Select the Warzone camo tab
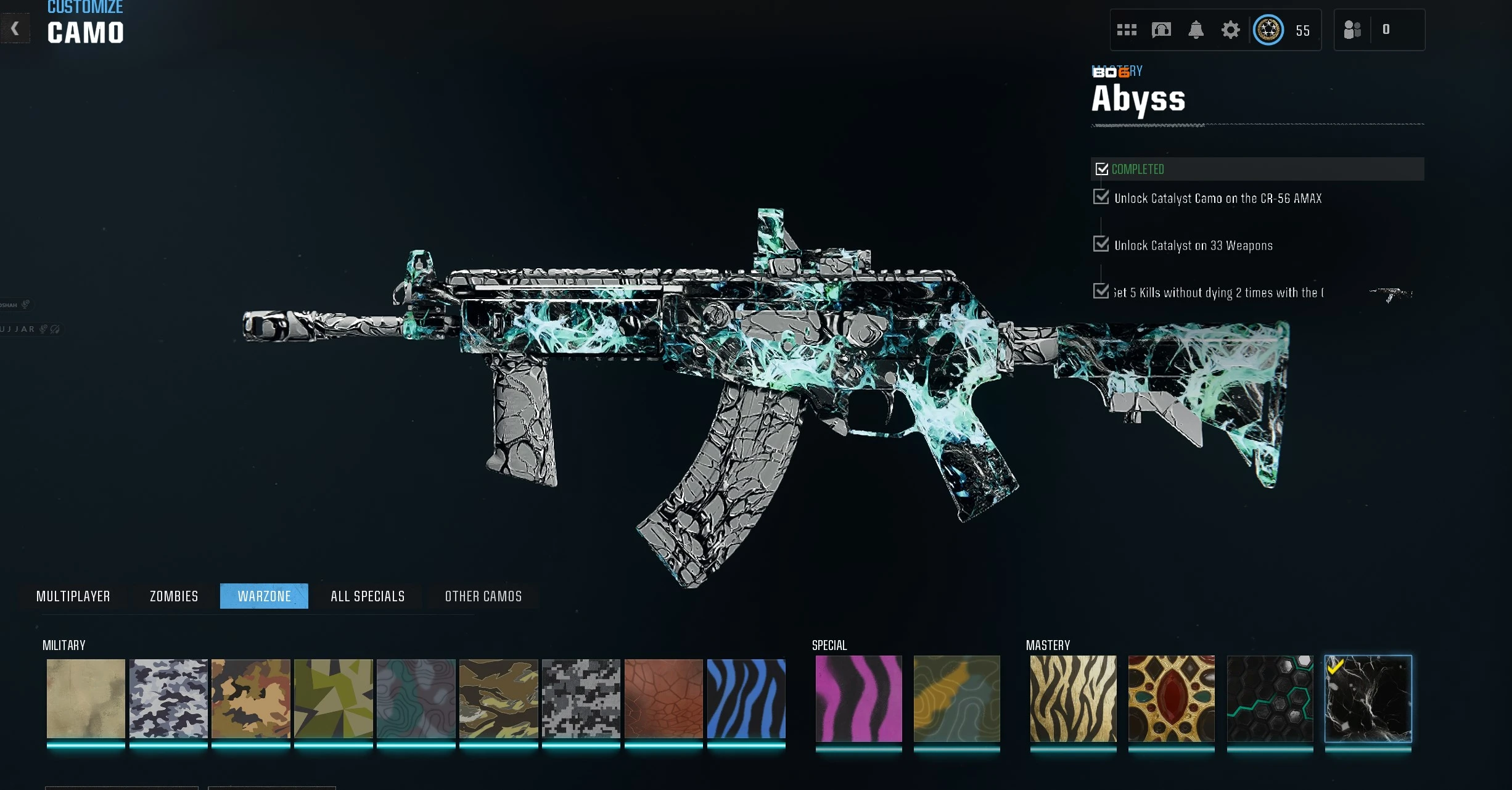The height and width of the screenshot is (790, 1512). 264,596
